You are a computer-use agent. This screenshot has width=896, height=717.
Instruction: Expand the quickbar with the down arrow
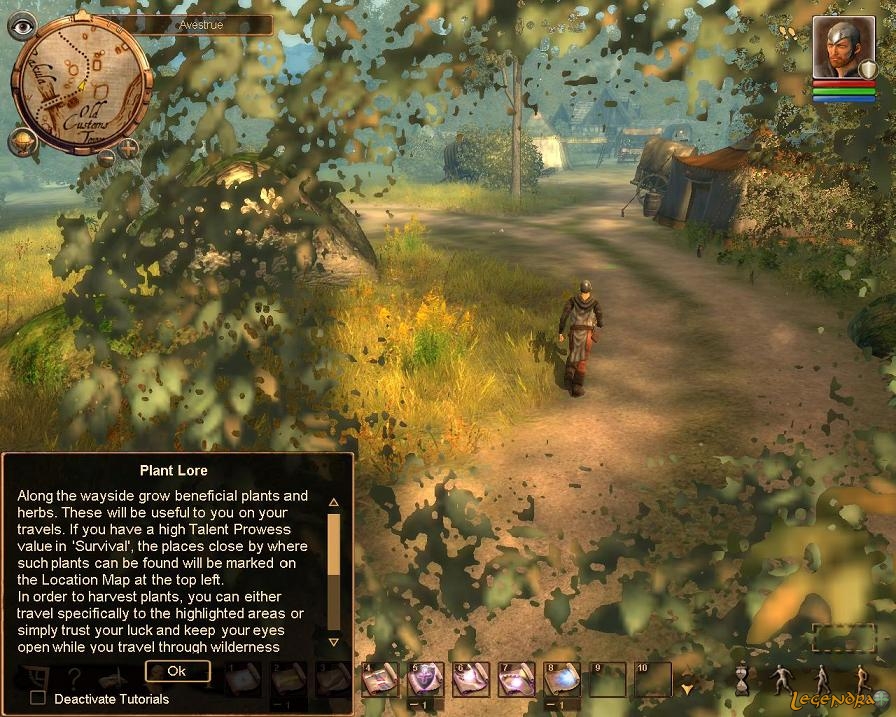click(x=686, y=688)
